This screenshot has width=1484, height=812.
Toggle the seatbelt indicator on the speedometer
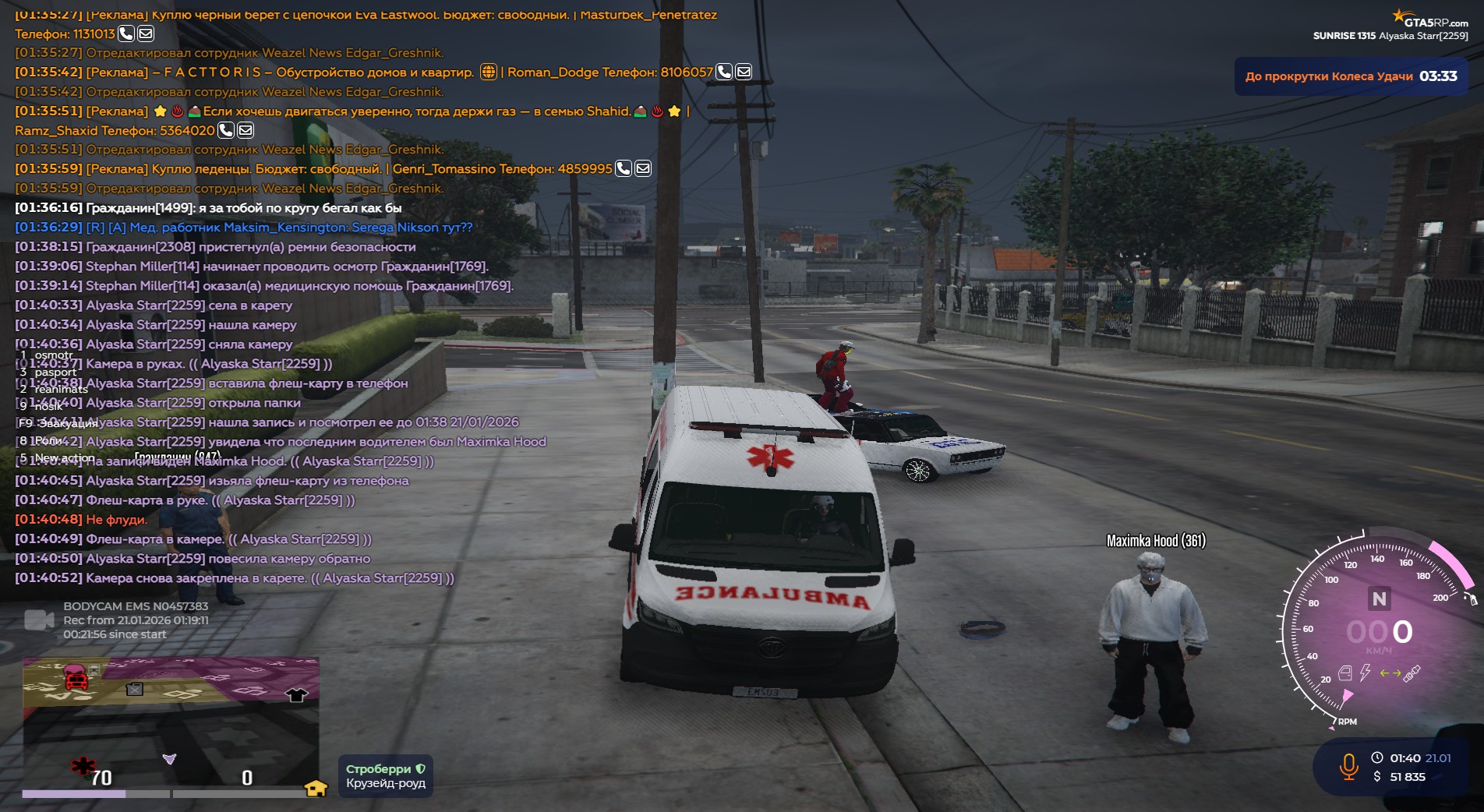pyautogui.click(x=1412, y=673)
